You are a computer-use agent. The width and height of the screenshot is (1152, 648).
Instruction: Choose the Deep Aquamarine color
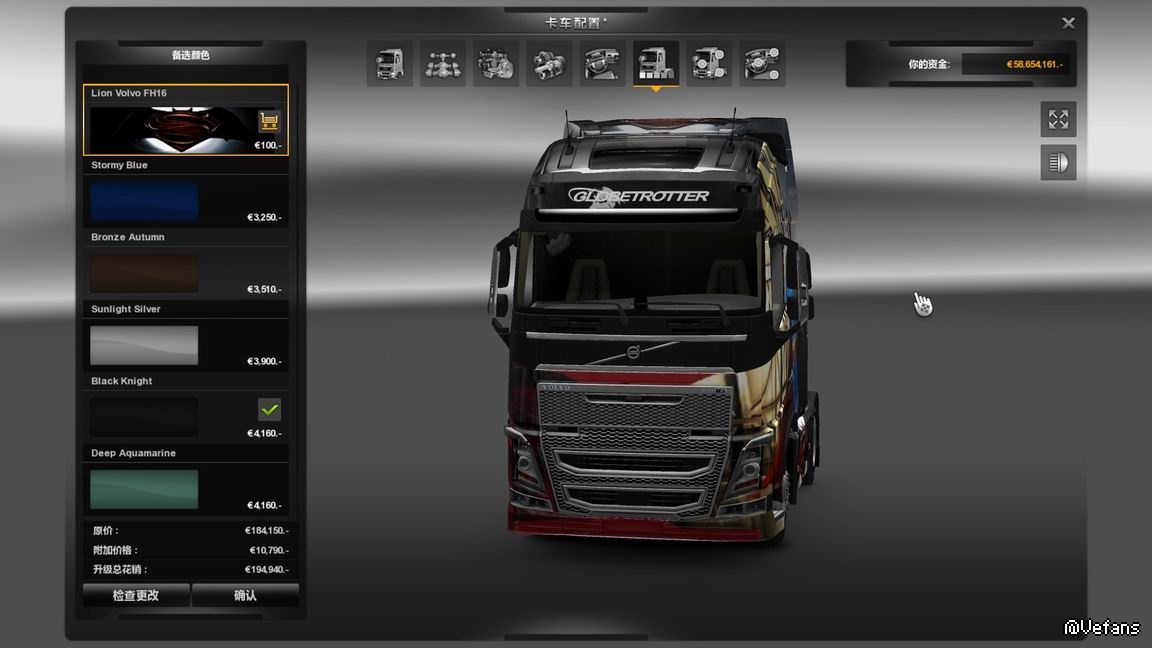click(x=144, y=489)
